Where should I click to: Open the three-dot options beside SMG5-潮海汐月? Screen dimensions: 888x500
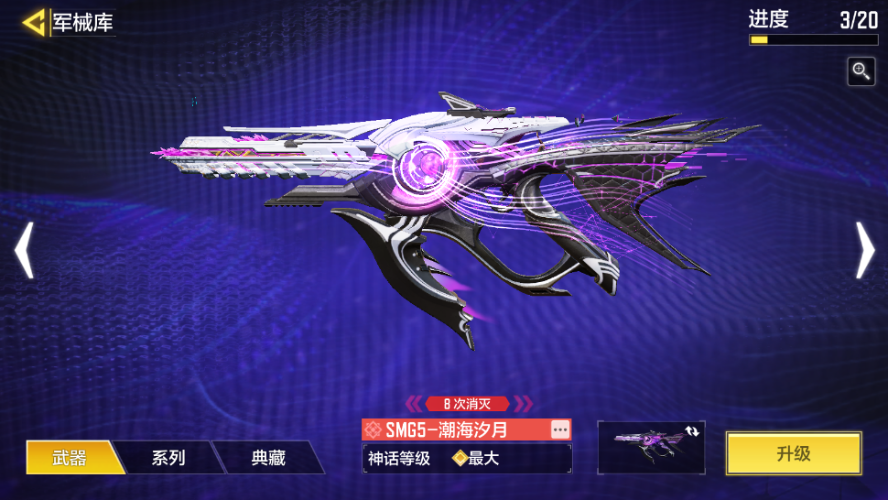(560, 429)
